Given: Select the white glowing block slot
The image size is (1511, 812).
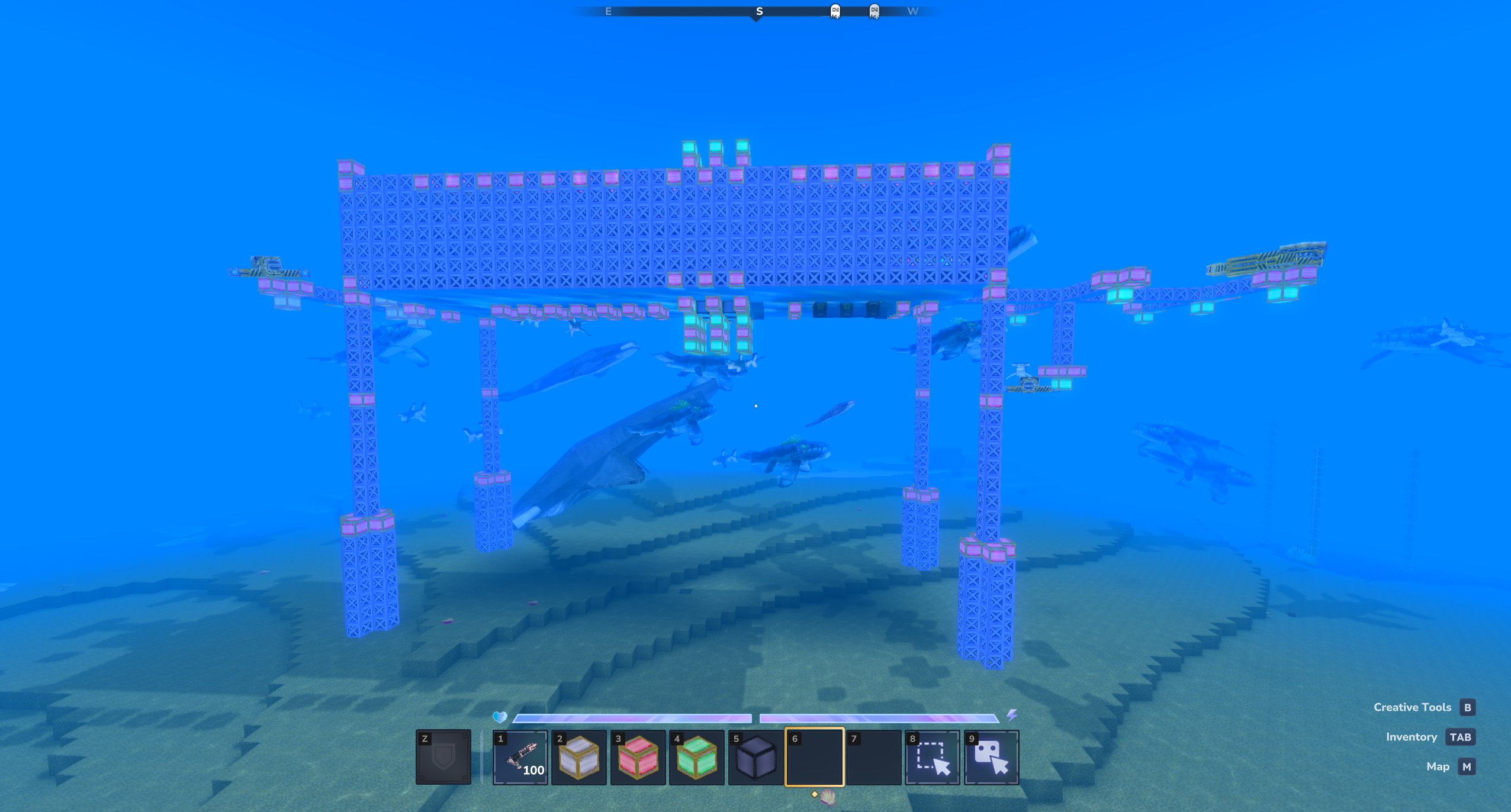Looking at the screenshot, I should coord(578,758).
